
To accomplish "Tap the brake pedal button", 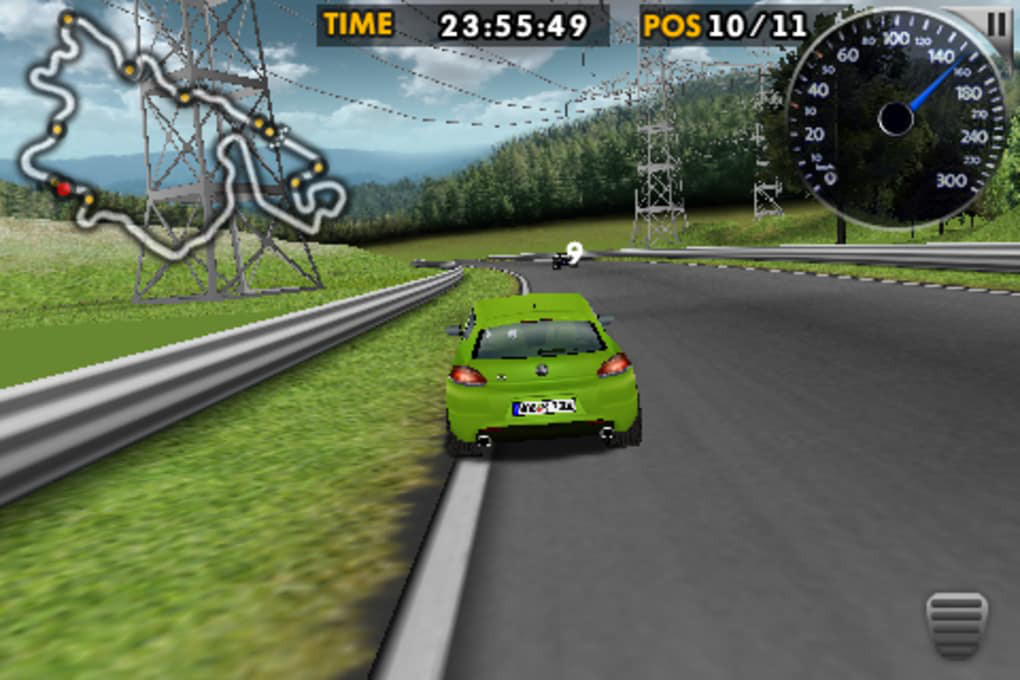I will [956, 623].
